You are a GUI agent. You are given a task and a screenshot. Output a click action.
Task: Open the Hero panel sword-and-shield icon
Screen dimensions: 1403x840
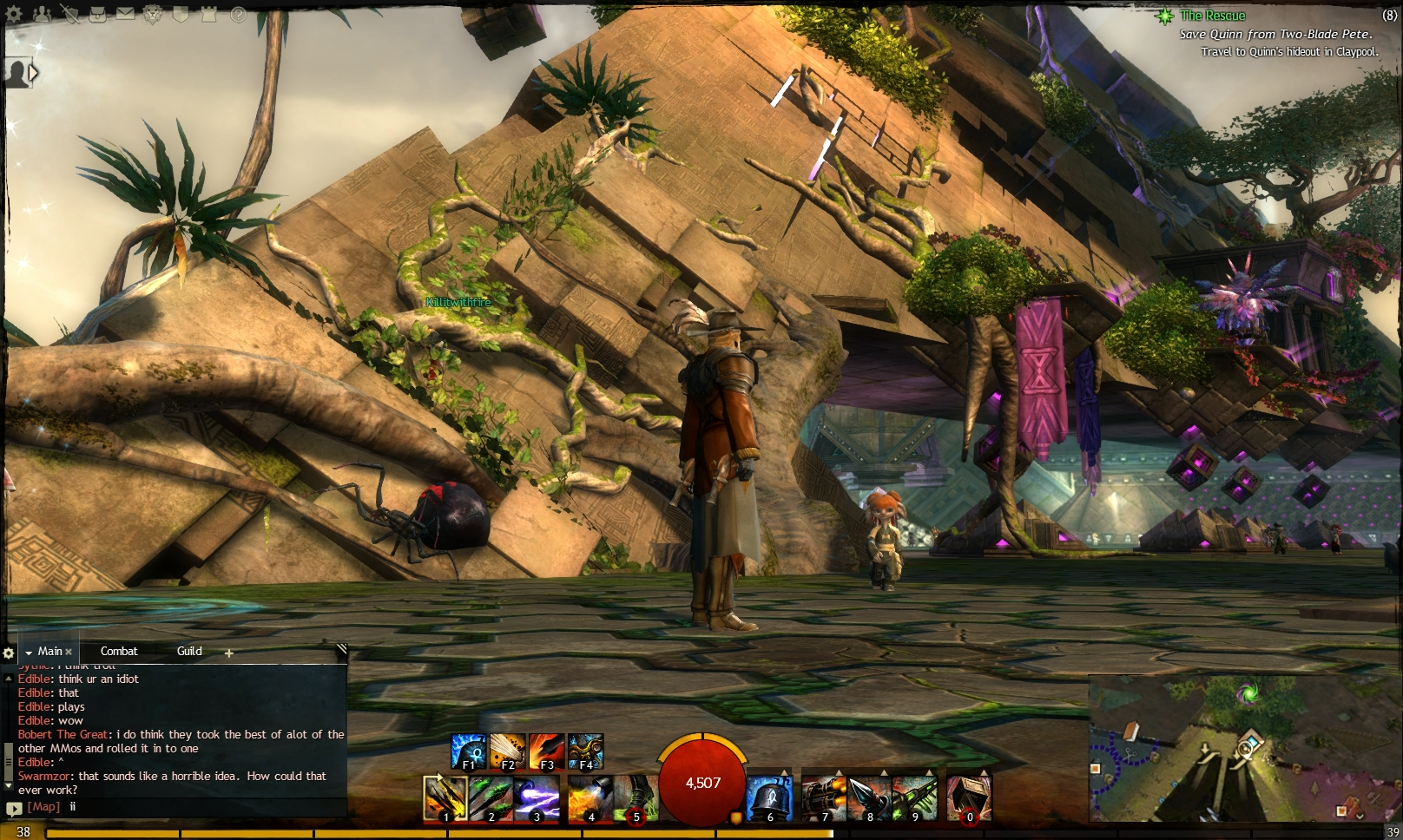(72, 15)
